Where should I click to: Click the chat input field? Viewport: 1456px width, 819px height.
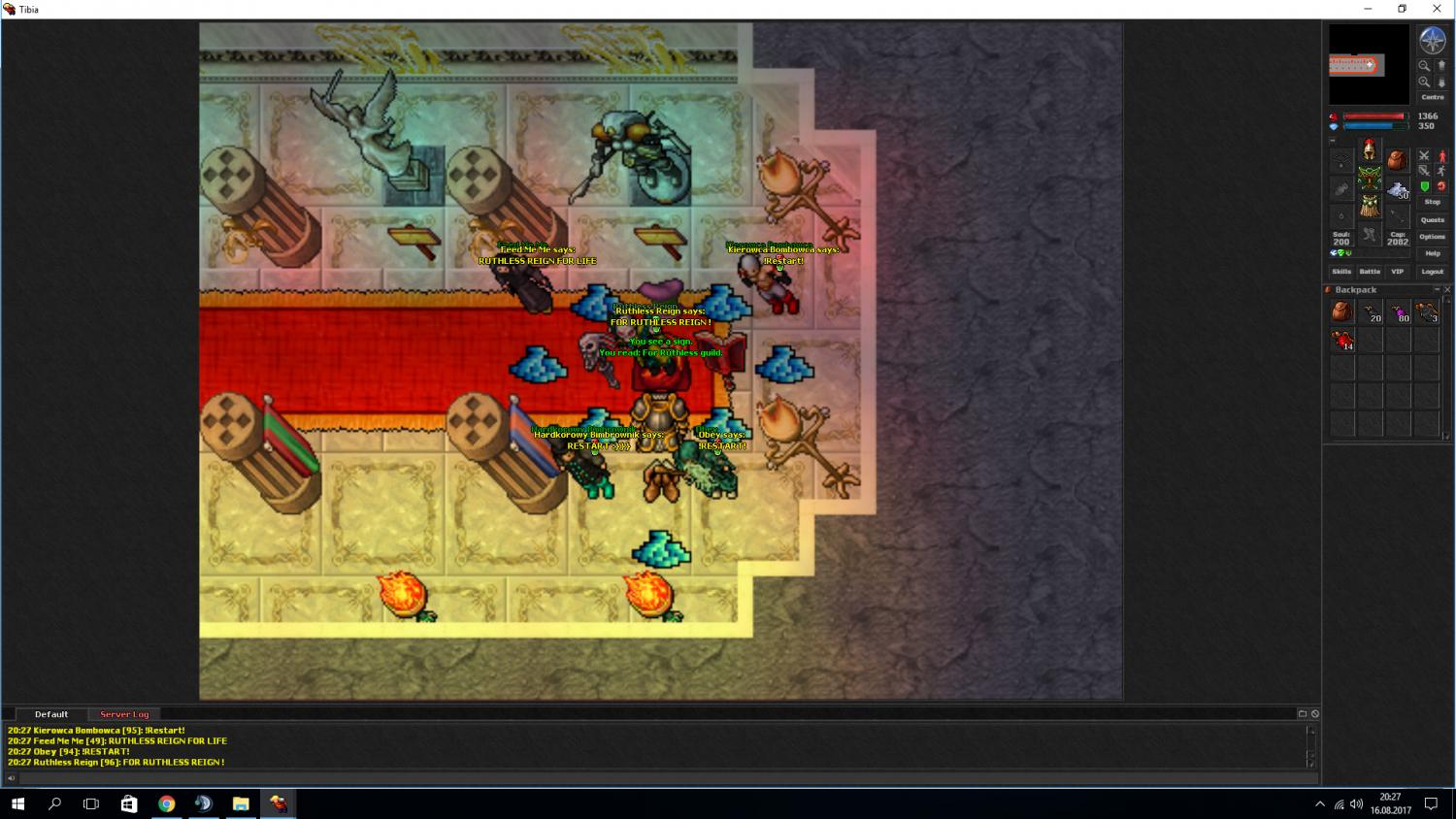point(660,777)
